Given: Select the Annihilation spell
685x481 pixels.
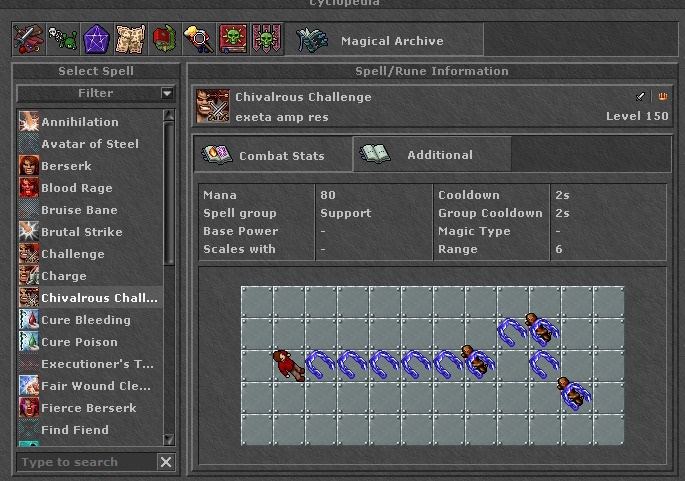Looking at the screenshot, I should point(80,122).
